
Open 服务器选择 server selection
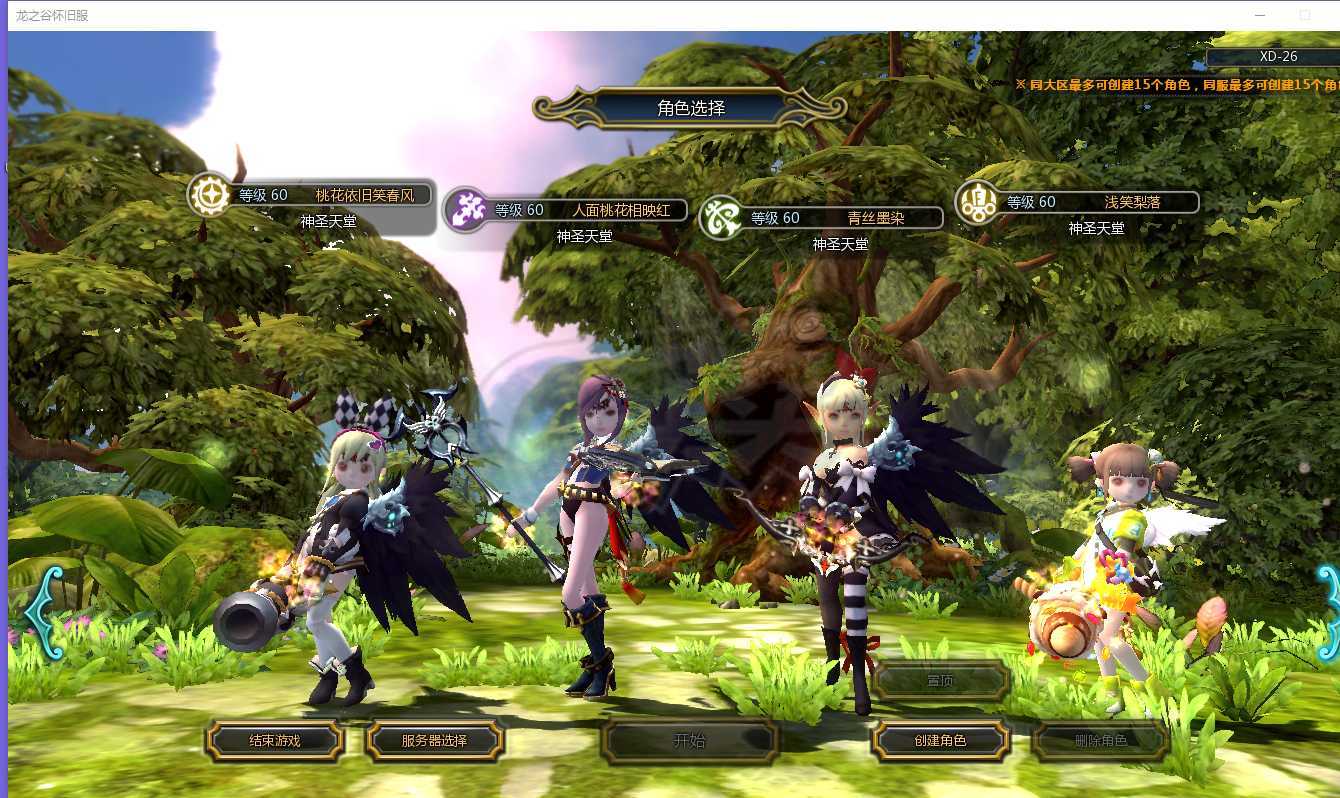click(435, 741)
